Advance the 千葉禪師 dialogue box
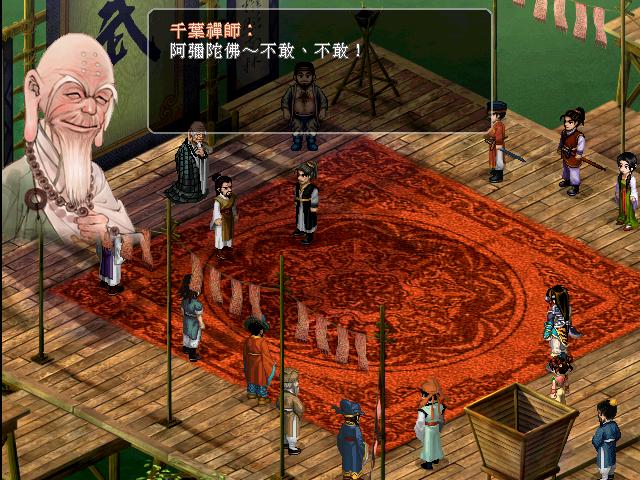The image size is (640, 480). (320, 72)
